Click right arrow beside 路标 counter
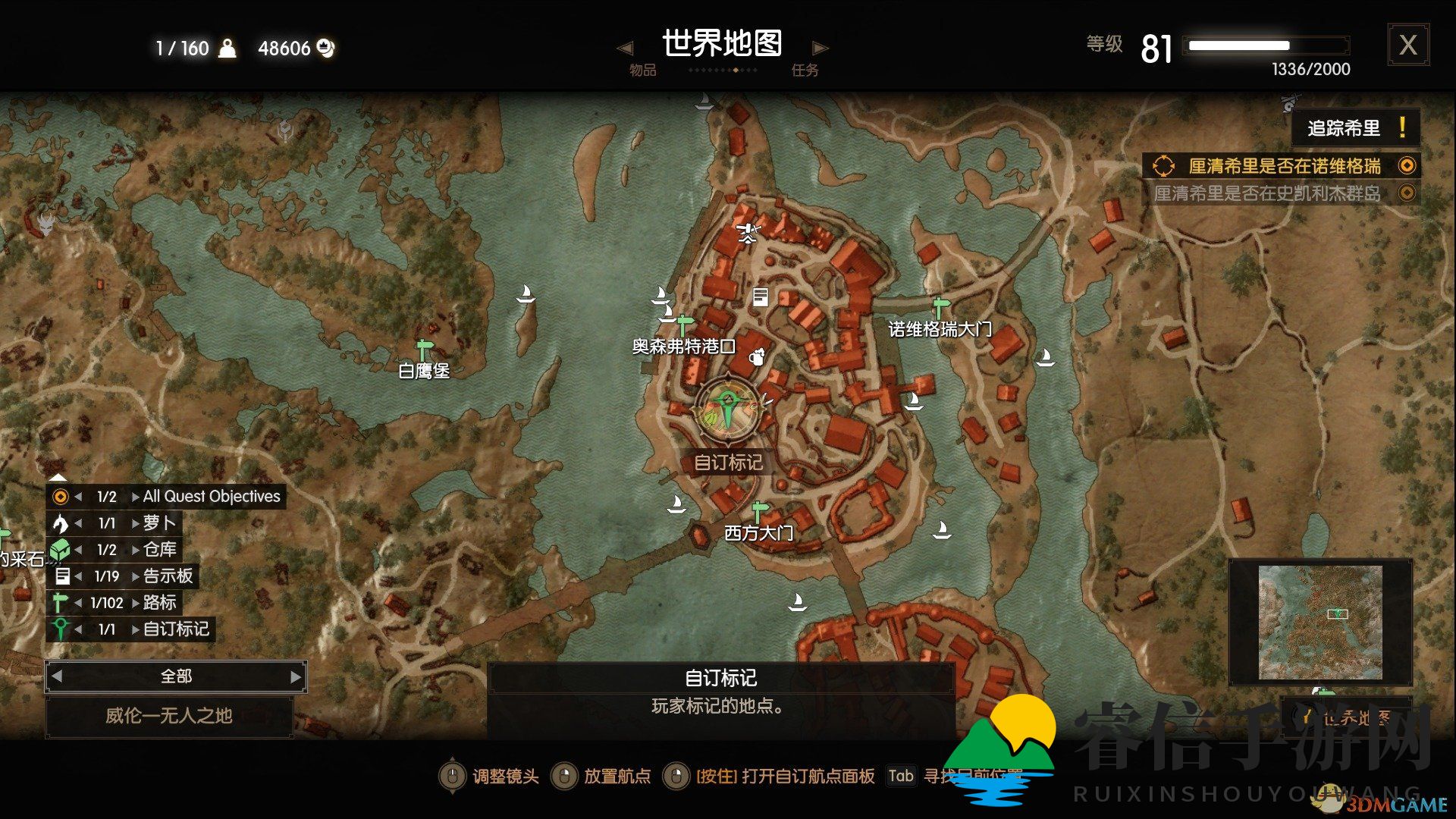The height and width of the screenshot is (819, 1456). click(135, 603)
